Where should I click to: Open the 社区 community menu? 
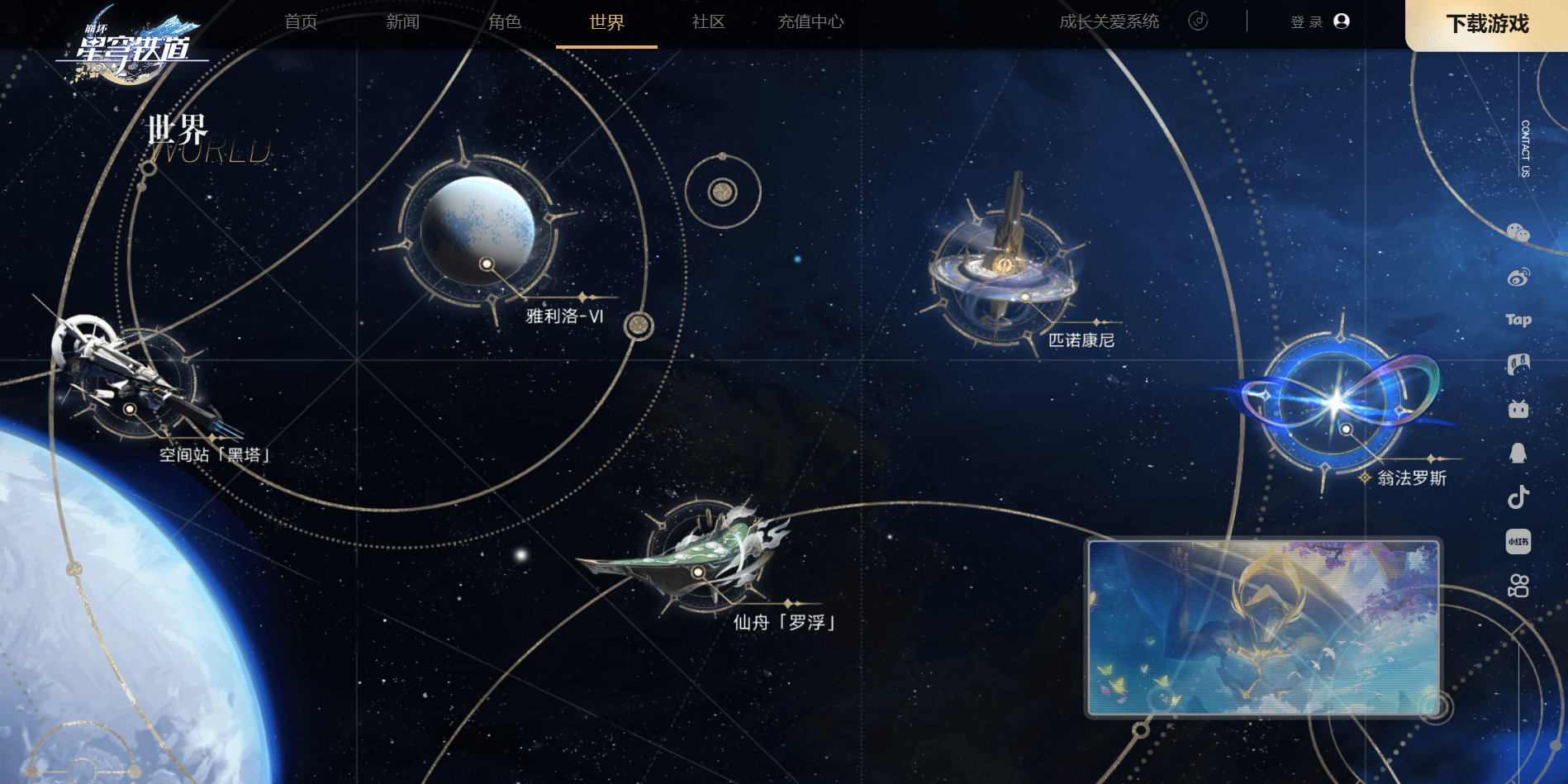pos(708,22)
